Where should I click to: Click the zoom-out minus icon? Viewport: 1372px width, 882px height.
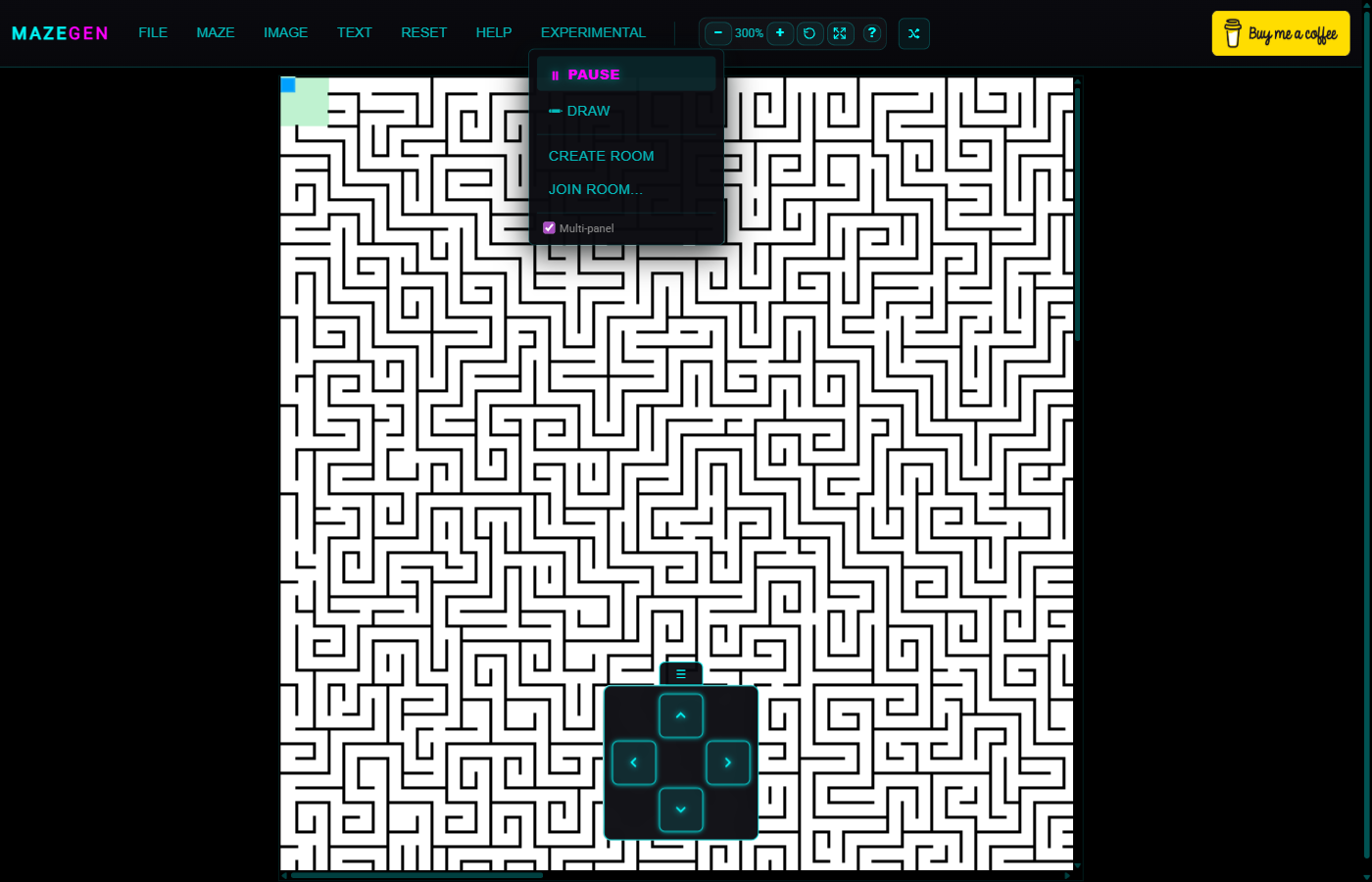718,32
